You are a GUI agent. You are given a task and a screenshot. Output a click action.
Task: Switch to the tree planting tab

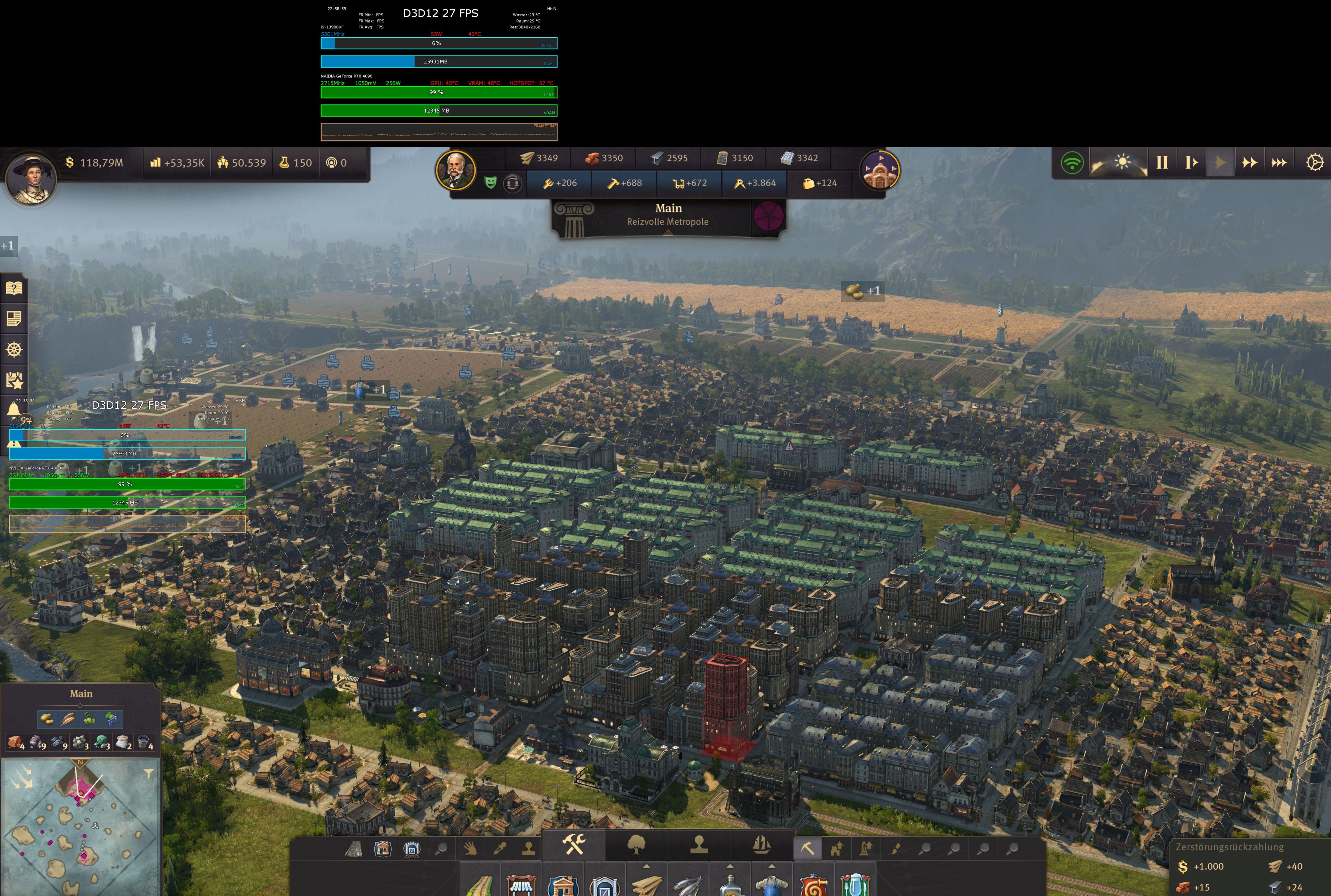coord(636,843)
